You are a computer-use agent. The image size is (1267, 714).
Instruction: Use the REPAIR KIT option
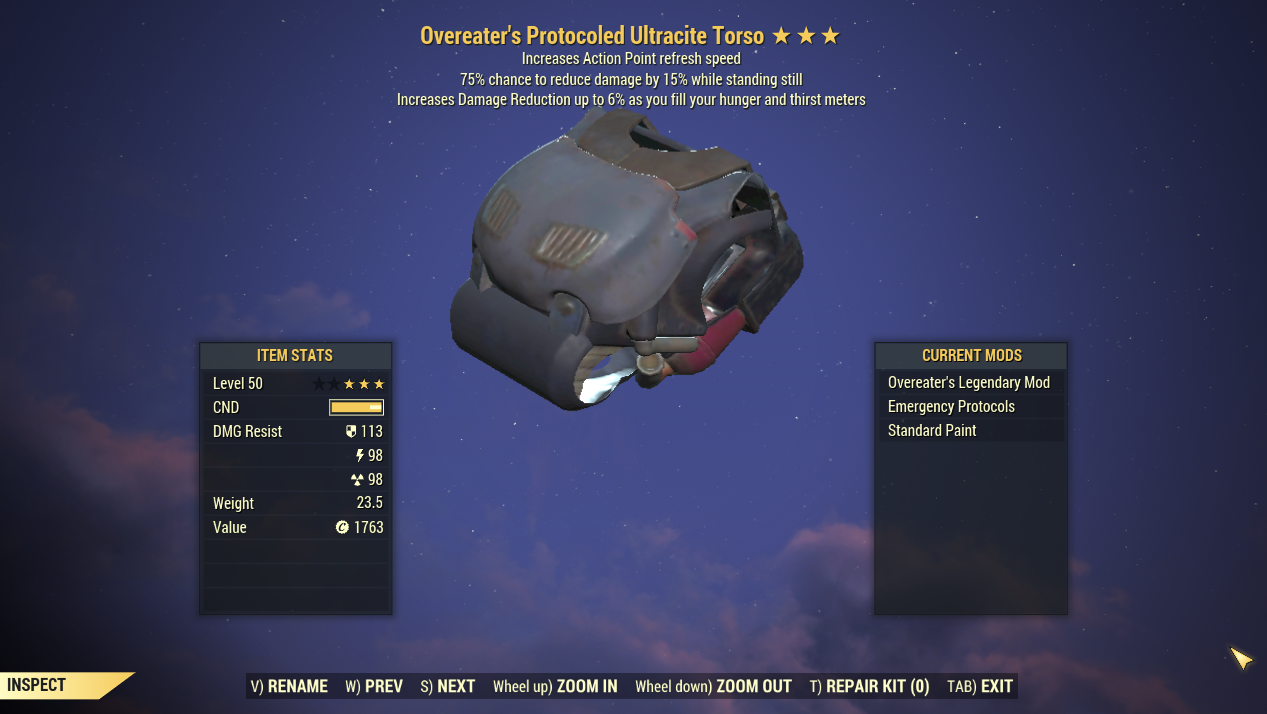869,686
